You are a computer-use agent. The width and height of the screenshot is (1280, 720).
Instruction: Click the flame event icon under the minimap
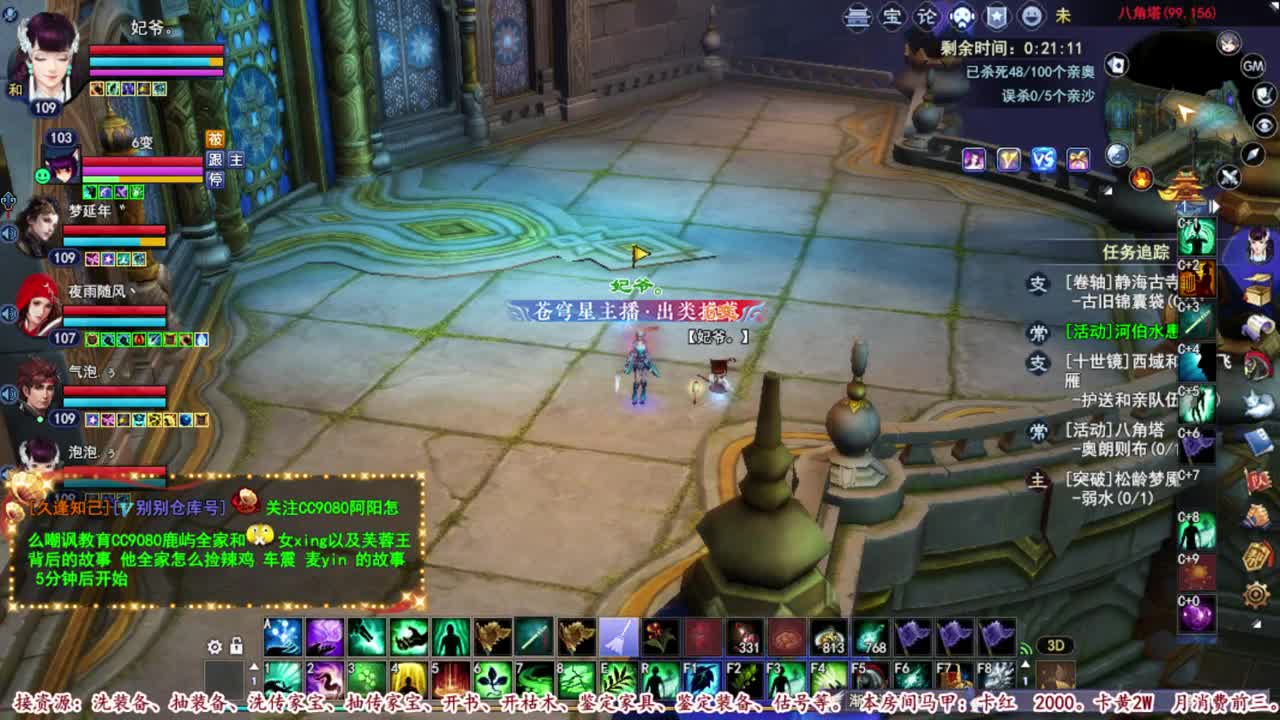click(1141, 178)
